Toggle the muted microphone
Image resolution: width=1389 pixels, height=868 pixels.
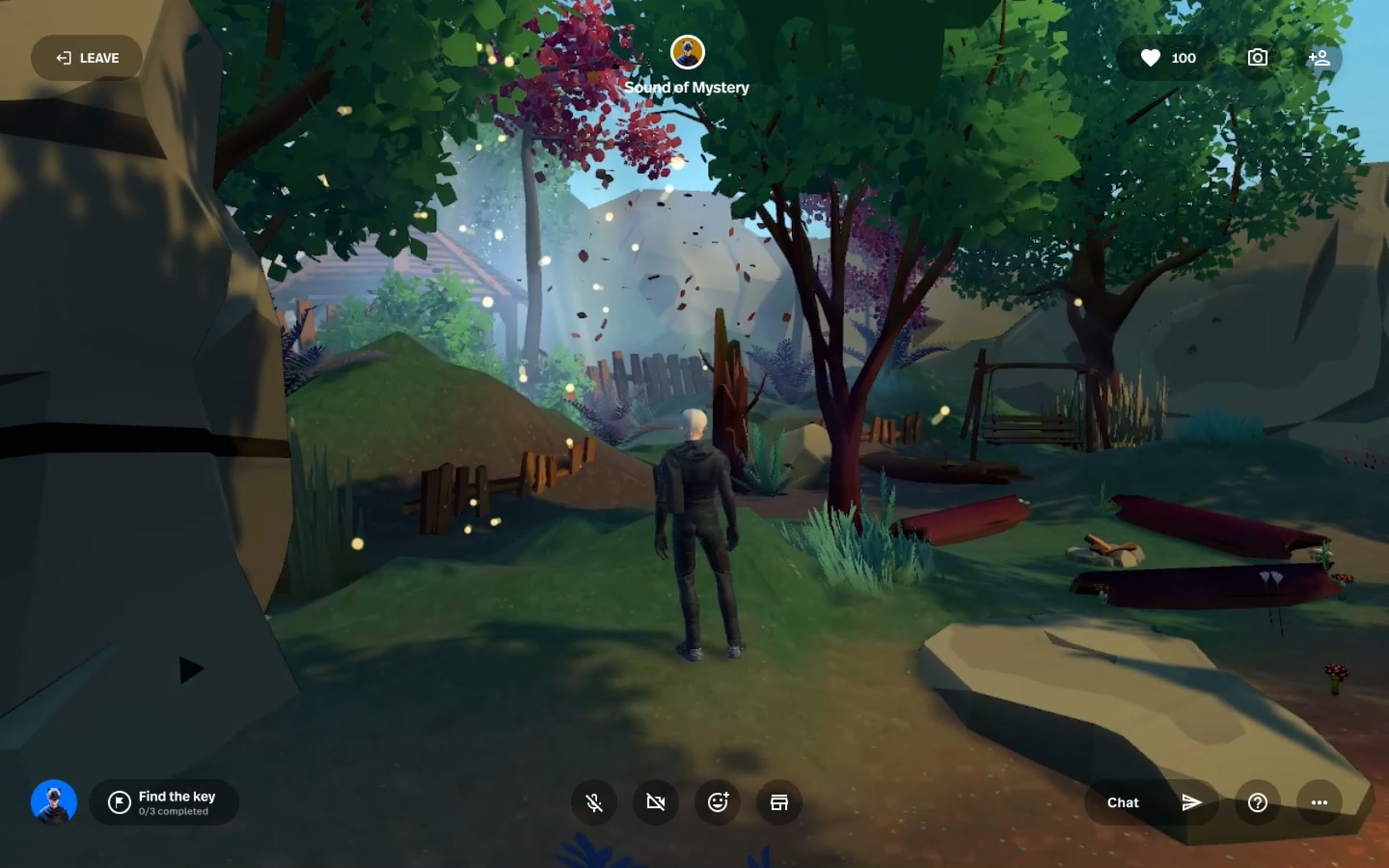tap(594, 803)
